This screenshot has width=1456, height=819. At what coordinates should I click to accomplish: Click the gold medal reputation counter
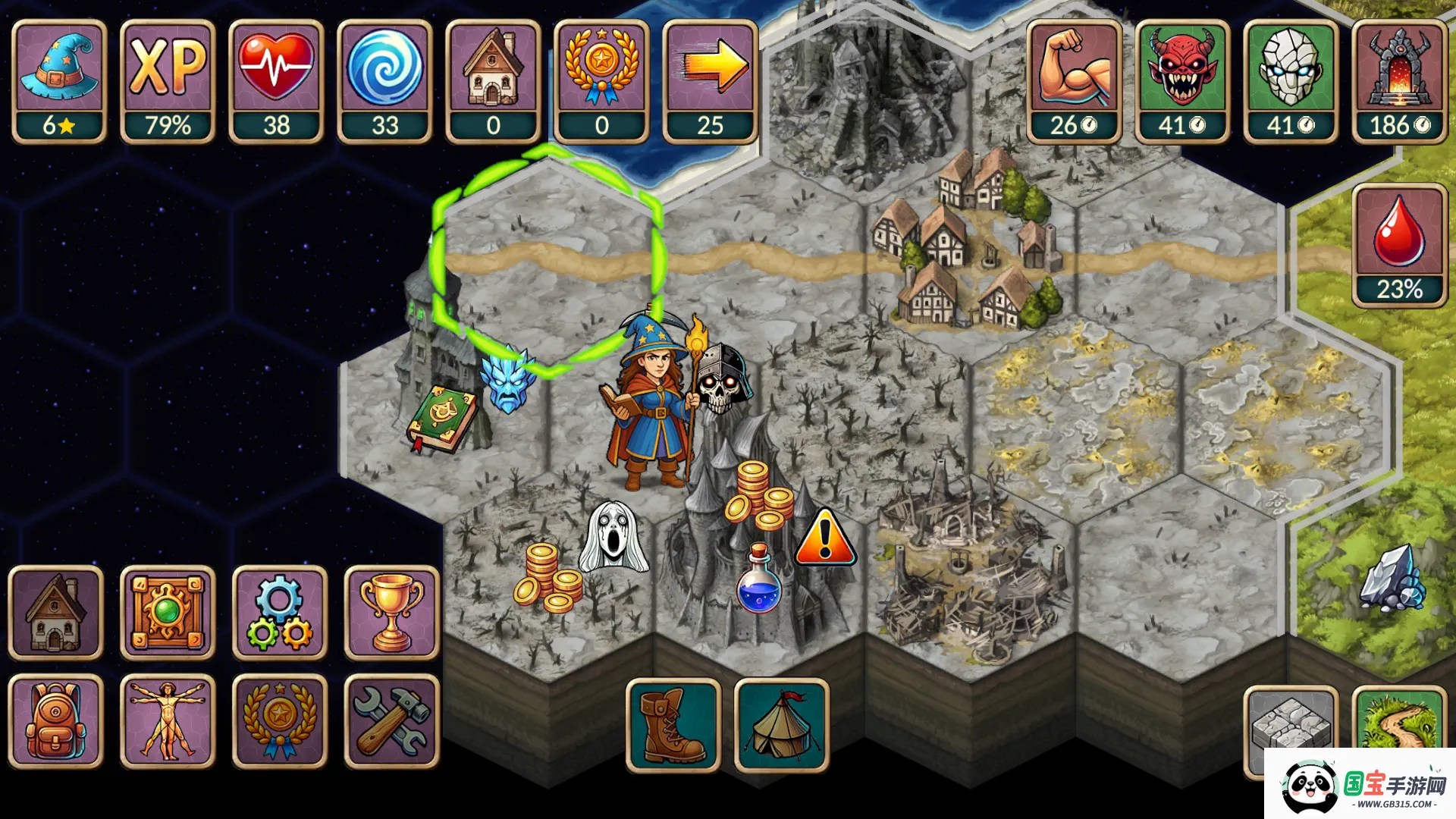(x=601, y=80)
